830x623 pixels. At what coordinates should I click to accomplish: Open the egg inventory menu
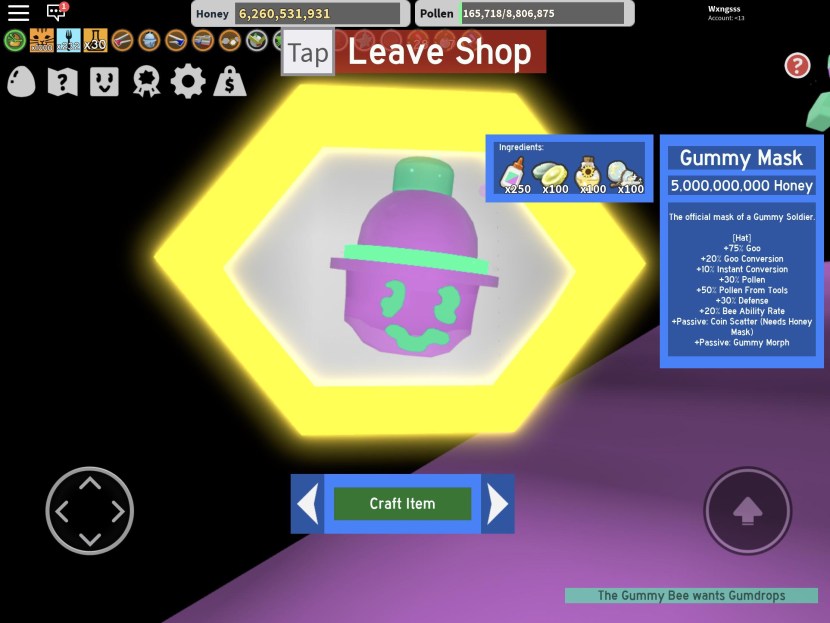point(21,82)
